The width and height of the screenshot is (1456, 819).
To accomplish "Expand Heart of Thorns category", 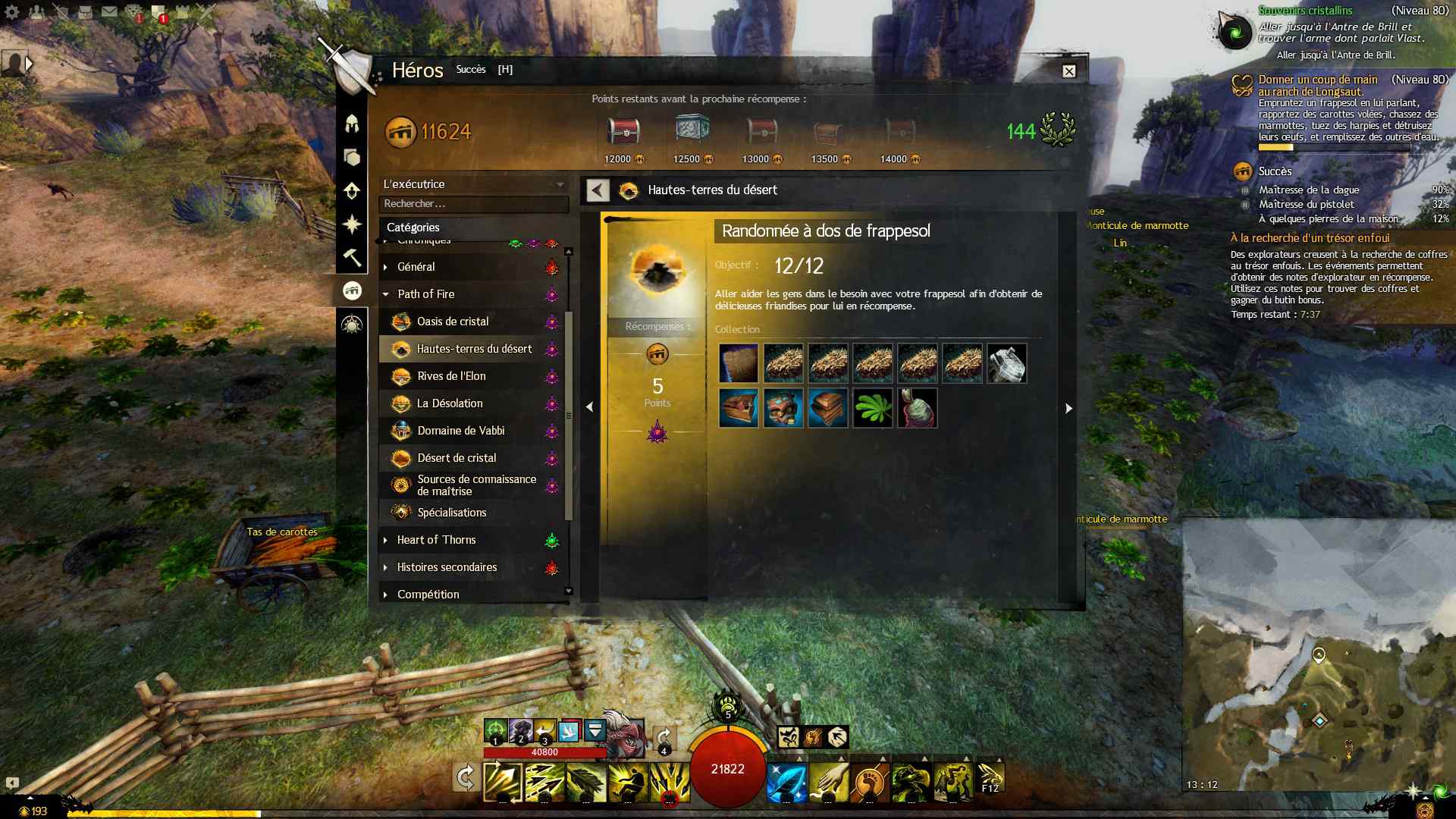I will 436,540.
